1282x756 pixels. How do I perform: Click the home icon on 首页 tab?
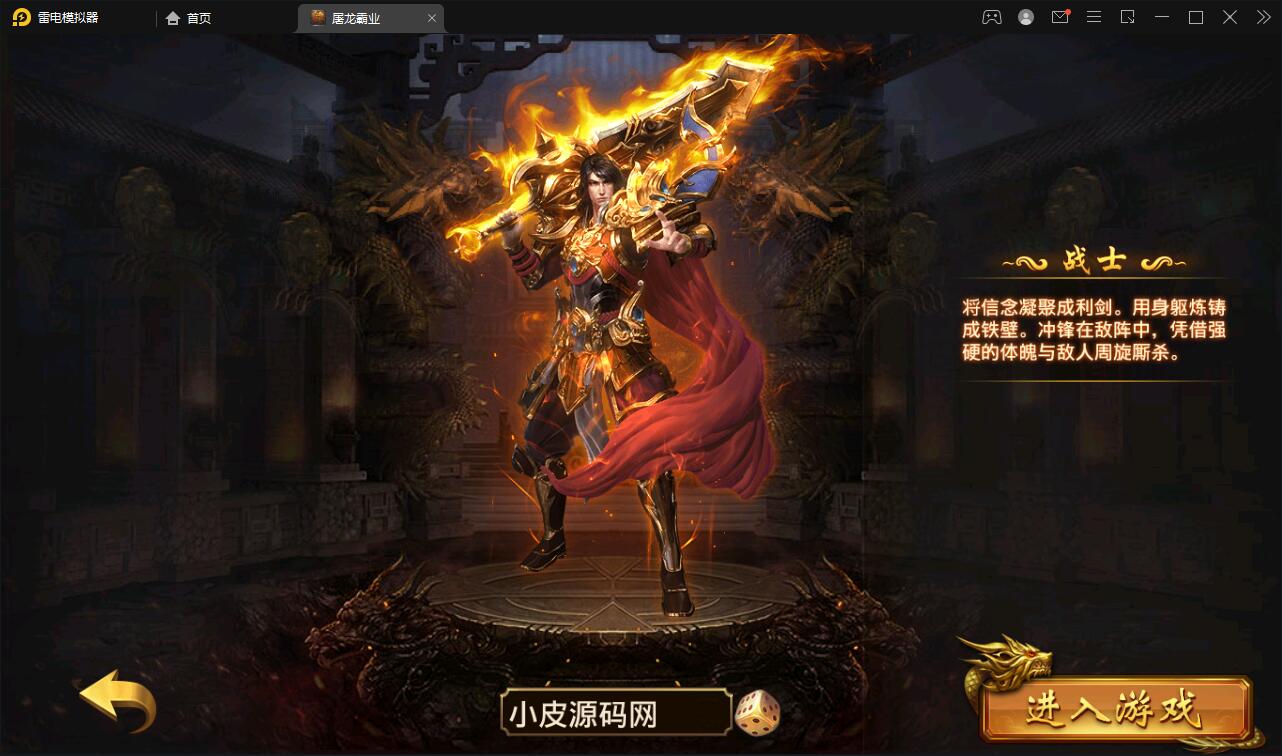(172, 17)
